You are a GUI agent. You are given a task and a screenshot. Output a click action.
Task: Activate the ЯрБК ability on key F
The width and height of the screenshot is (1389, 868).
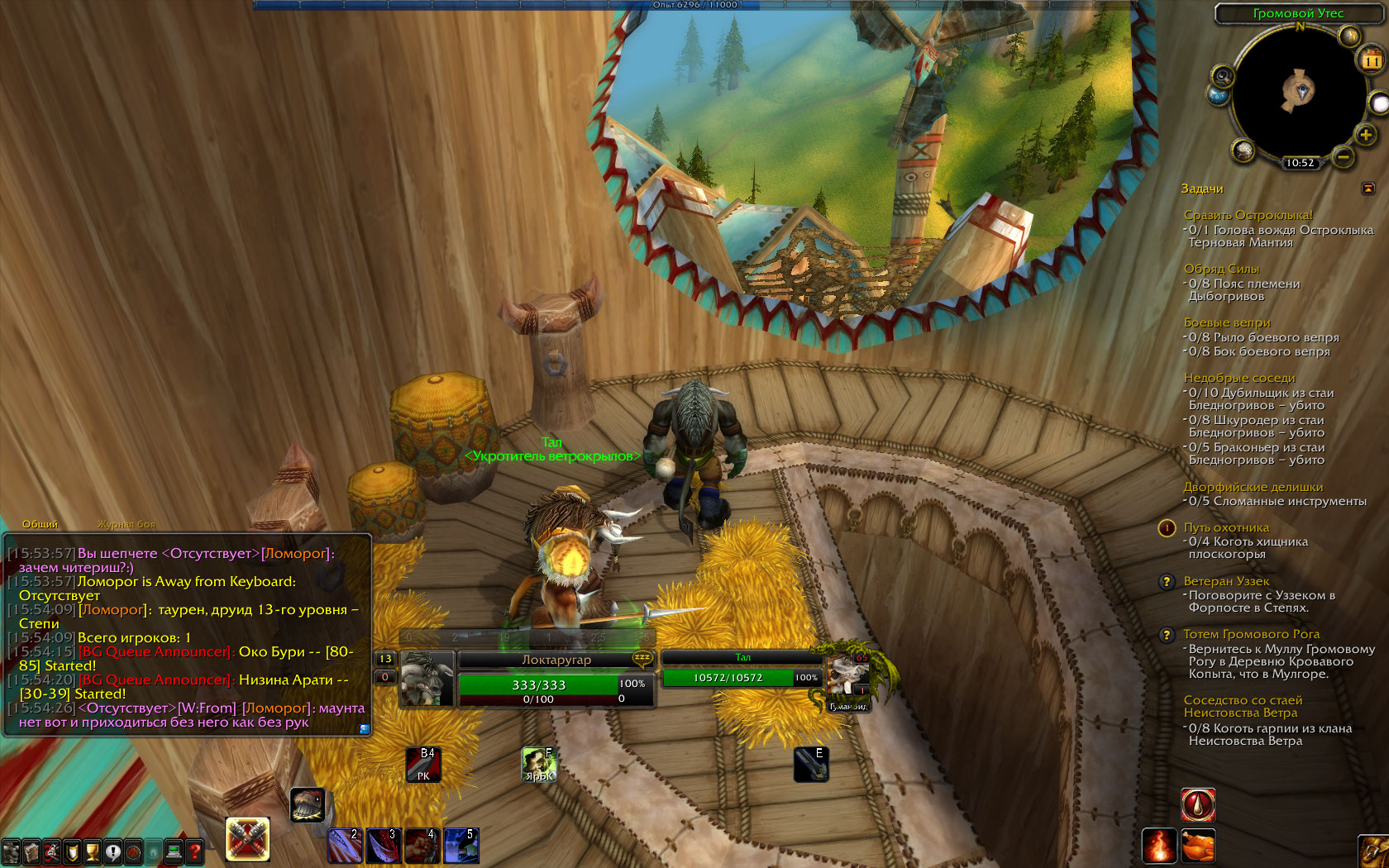[539, 765]
